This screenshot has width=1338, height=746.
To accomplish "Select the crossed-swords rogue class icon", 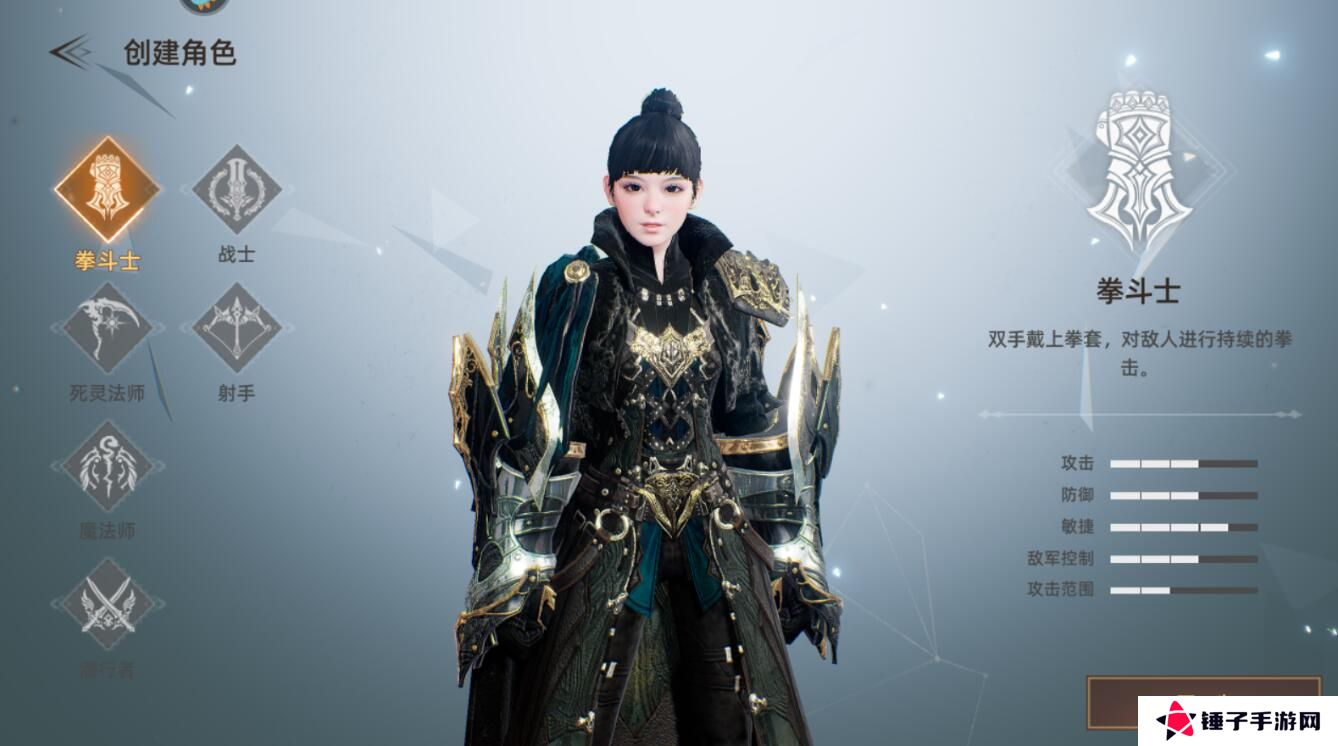I will (107, 604).
